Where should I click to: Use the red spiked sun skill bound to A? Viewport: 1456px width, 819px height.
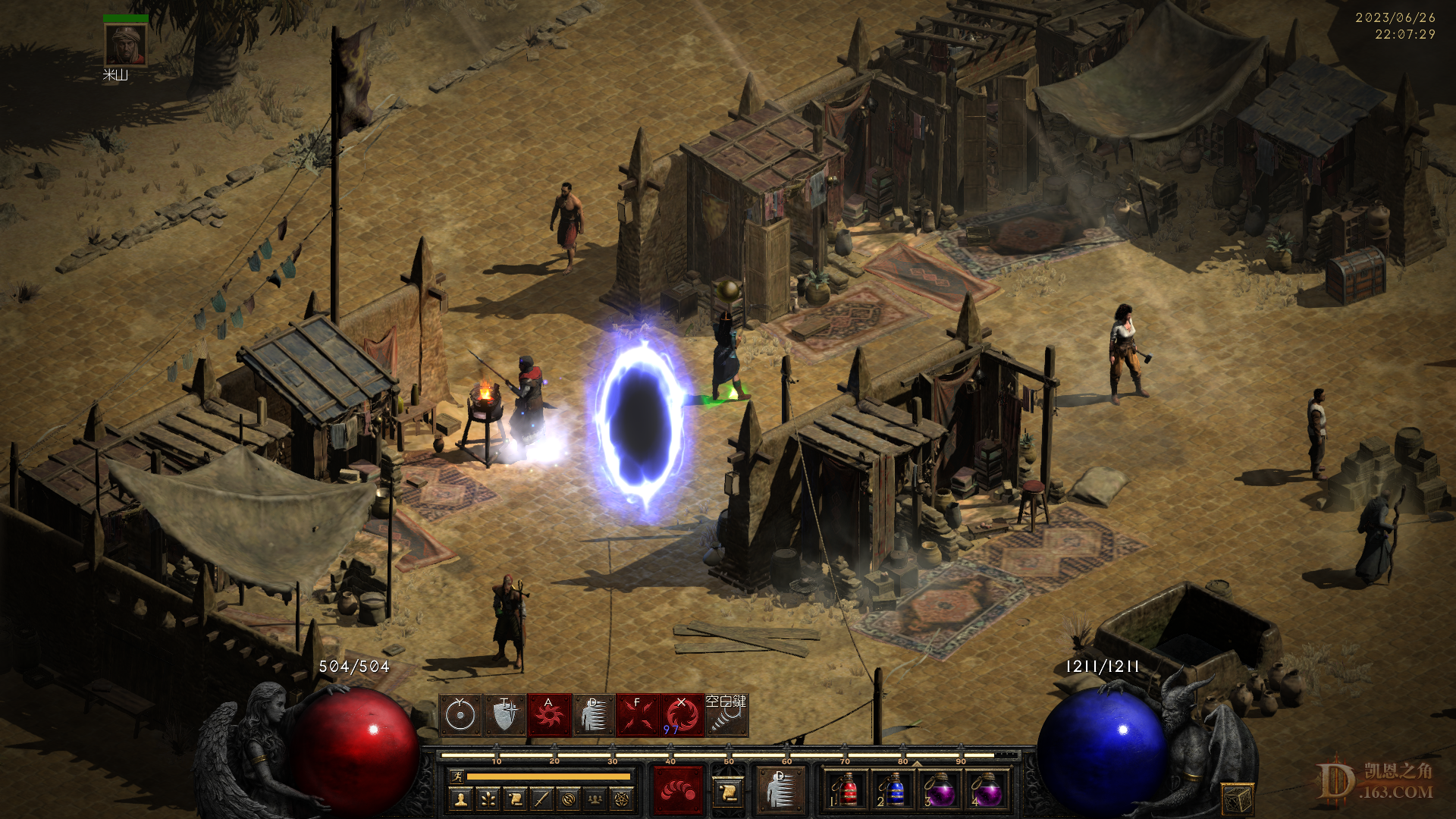coord(549,715)
